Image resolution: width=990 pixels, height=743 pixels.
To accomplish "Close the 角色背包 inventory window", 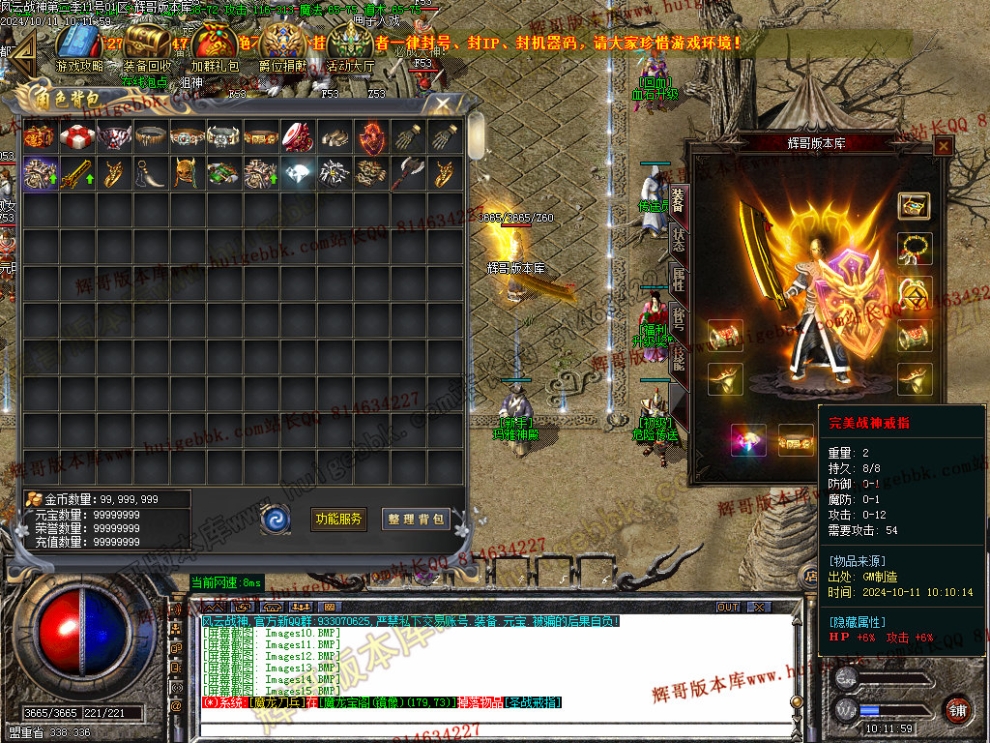I will 439,103.
